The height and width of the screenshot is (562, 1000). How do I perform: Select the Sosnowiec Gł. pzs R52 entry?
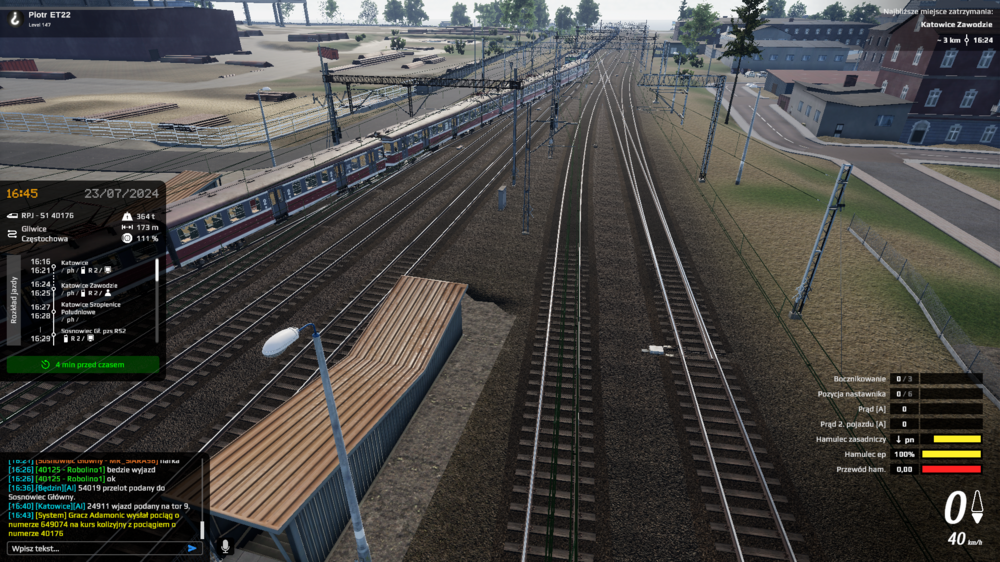[x=93, y=330]
